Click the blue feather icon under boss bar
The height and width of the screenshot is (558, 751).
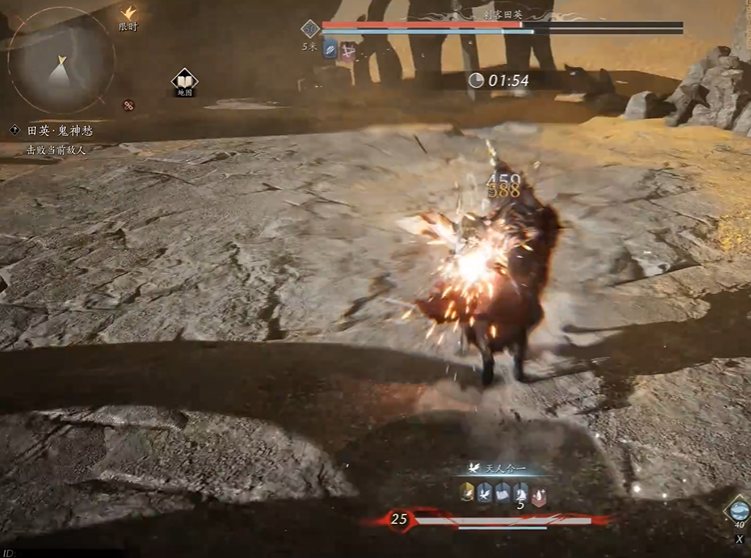tap(330, 51)
